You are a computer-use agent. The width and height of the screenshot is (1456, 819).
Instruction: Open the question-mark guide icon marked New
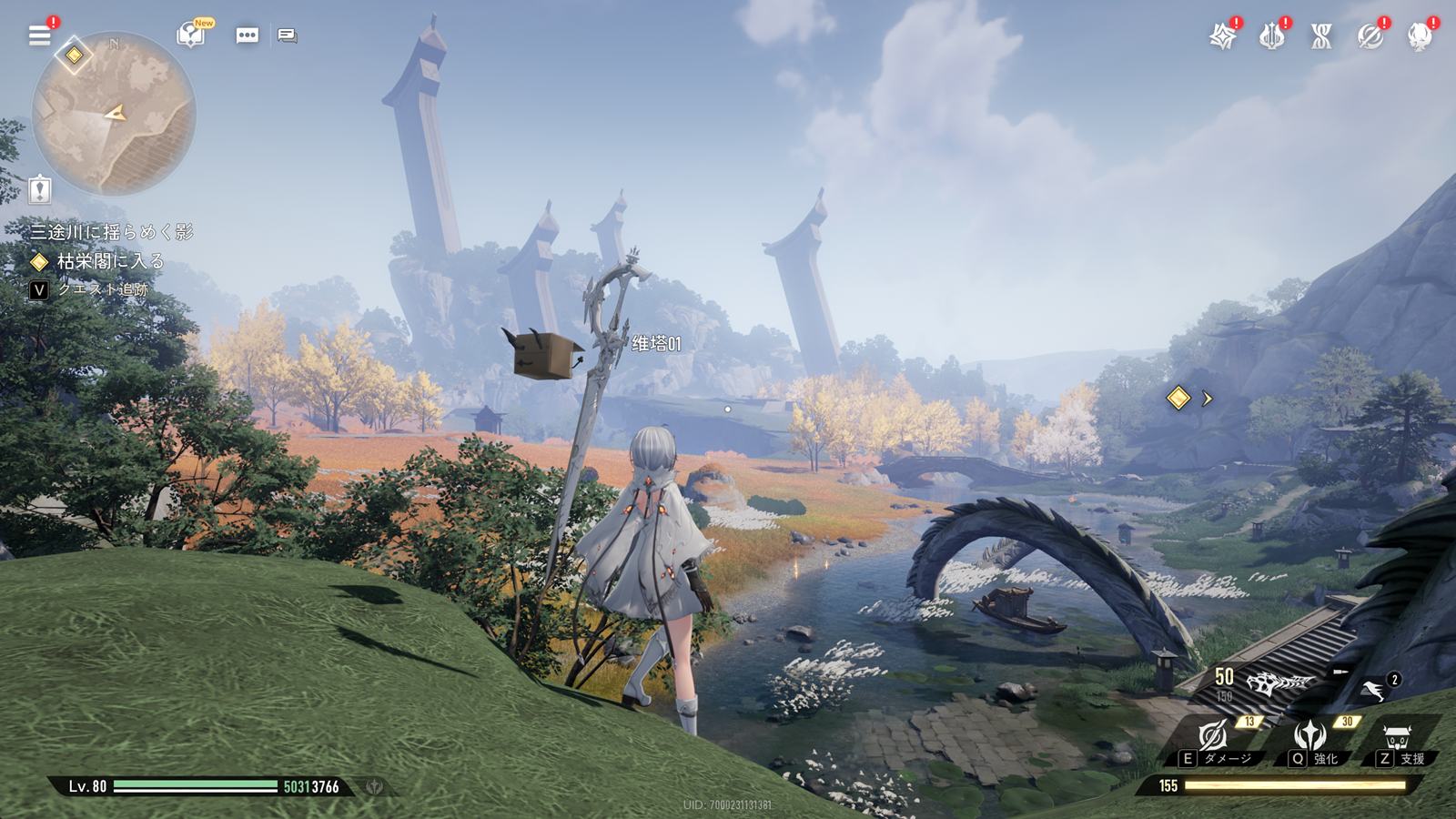[x=191, y=35]
